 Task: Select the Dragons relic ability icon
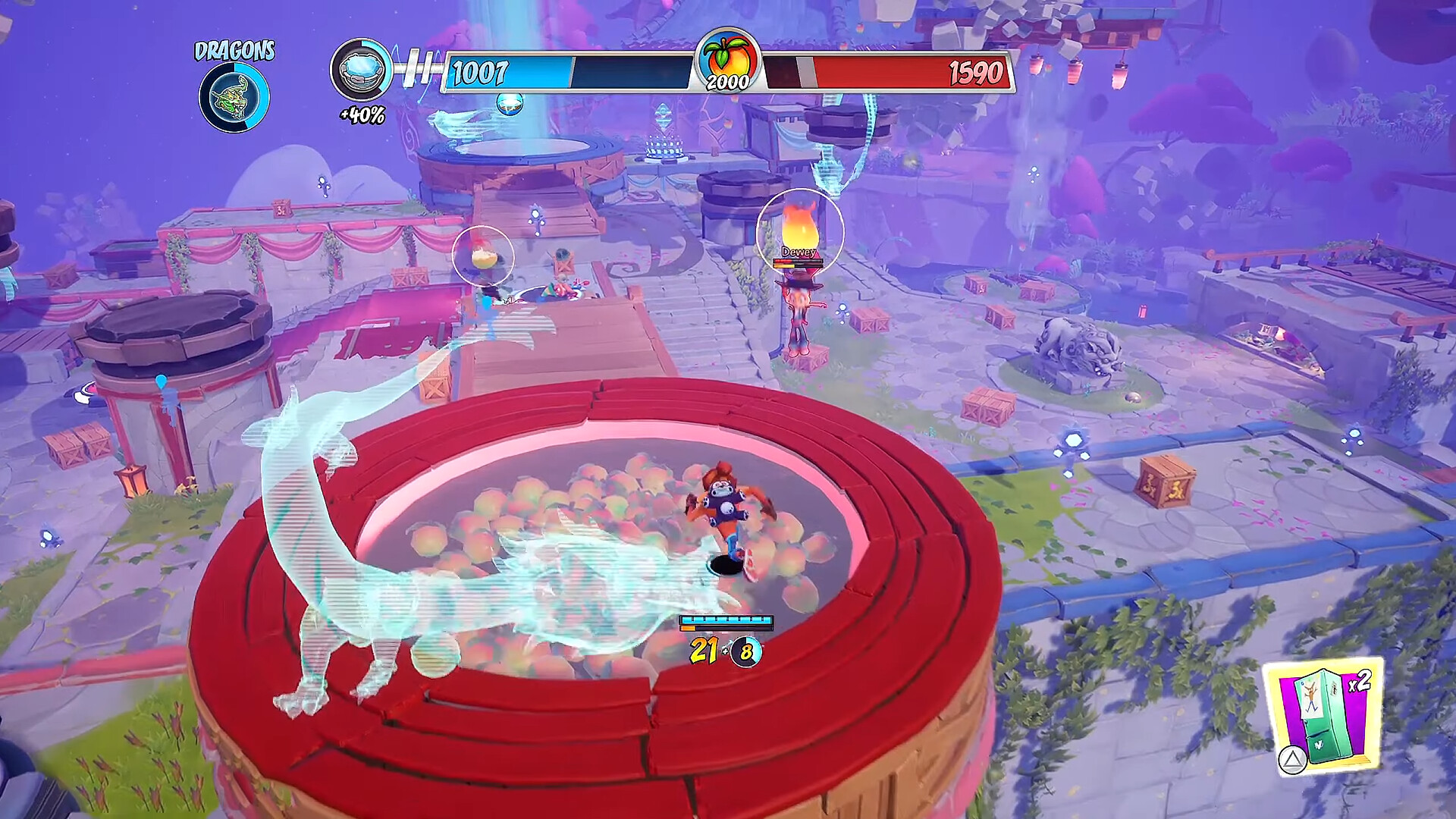[234, 97]
